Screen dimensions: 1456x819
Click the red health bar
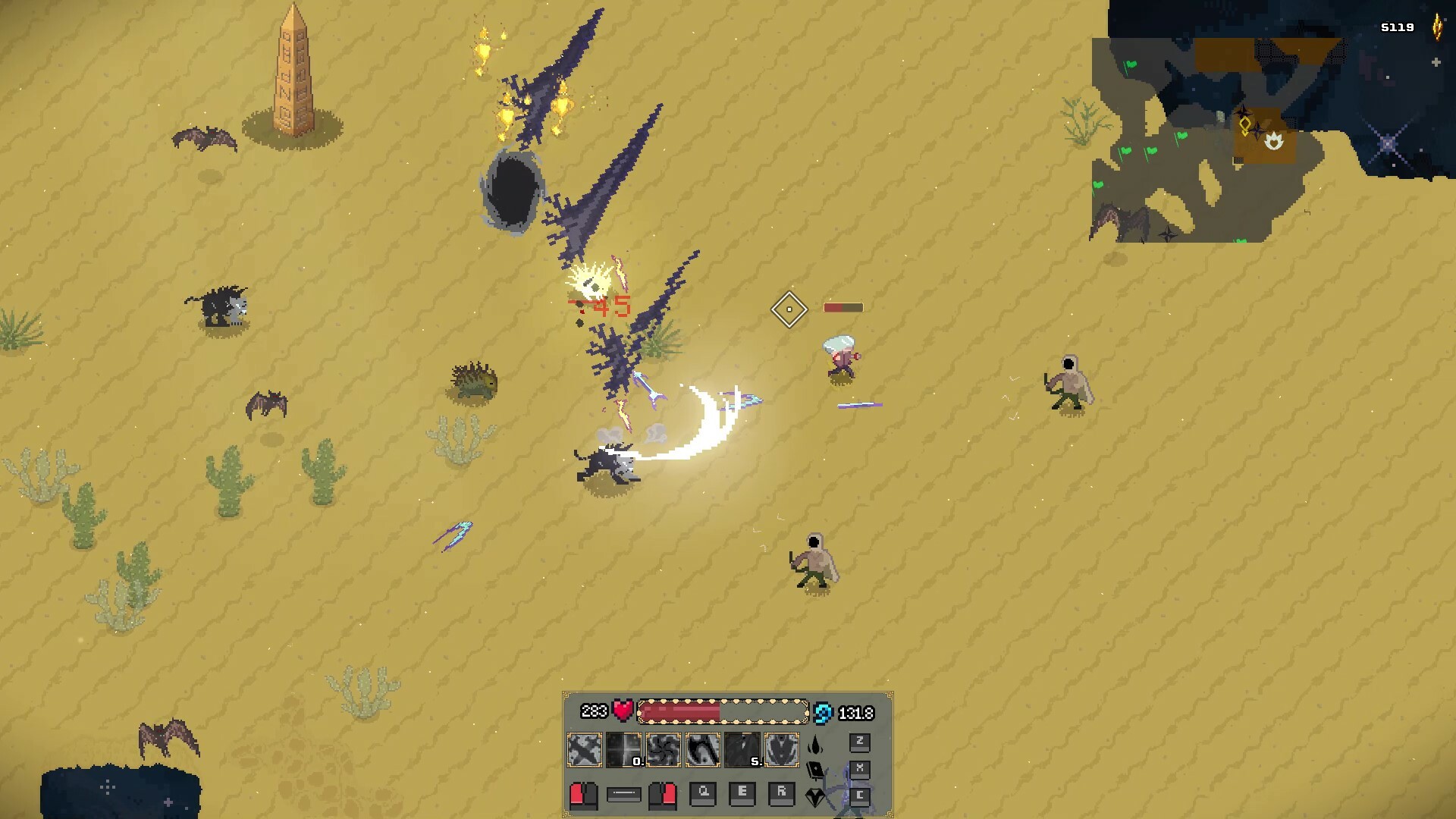tap(679, 711)
